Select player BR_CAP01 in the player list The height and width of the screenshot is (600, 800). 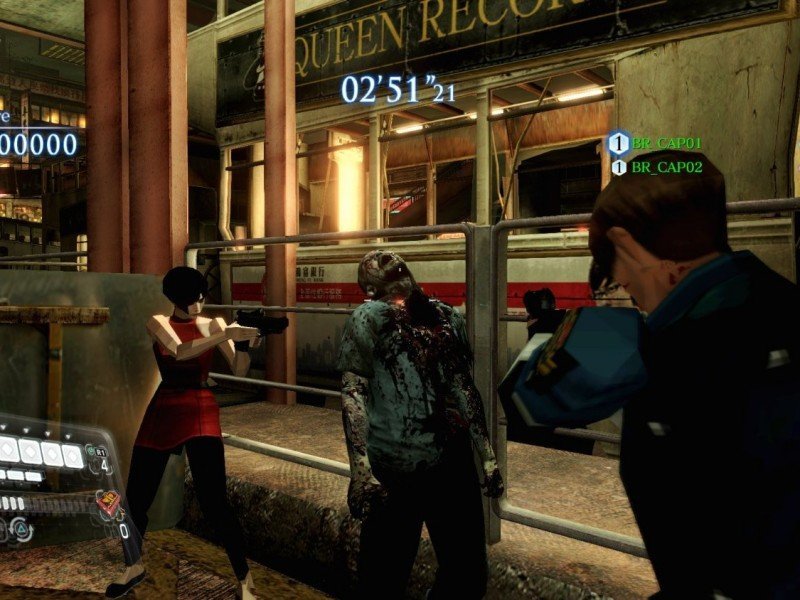(x=666, y=144)
